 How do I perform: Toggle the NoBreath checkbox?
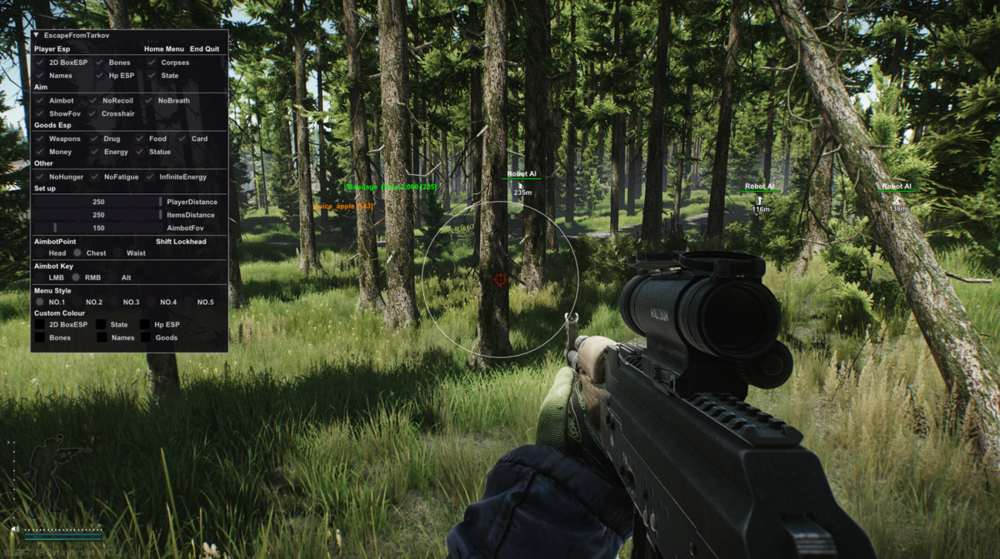pyautogui.click(x=149, y=101)
